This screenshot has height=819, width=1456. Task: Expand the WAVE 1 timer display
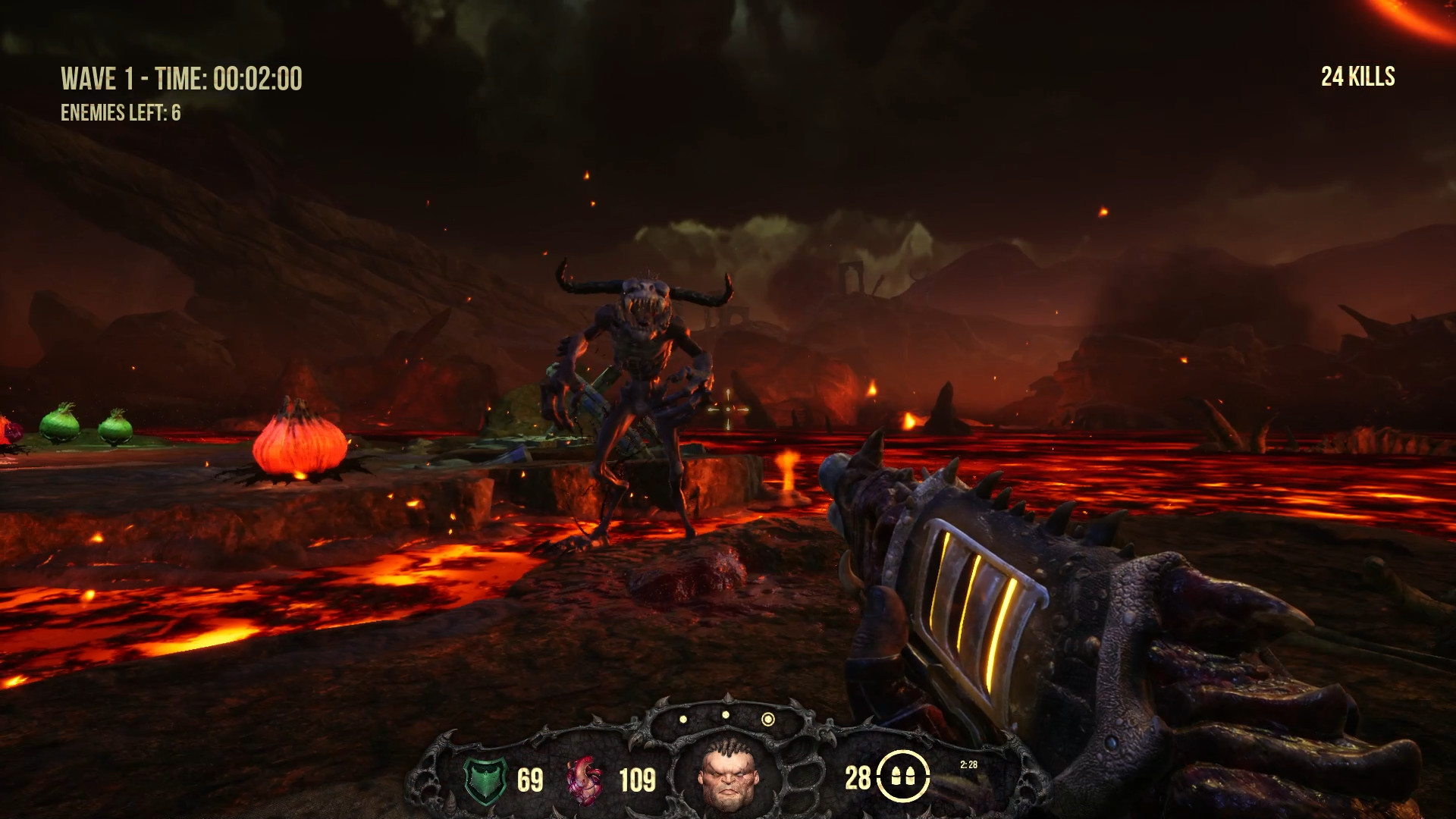click(x=182, y=76)
